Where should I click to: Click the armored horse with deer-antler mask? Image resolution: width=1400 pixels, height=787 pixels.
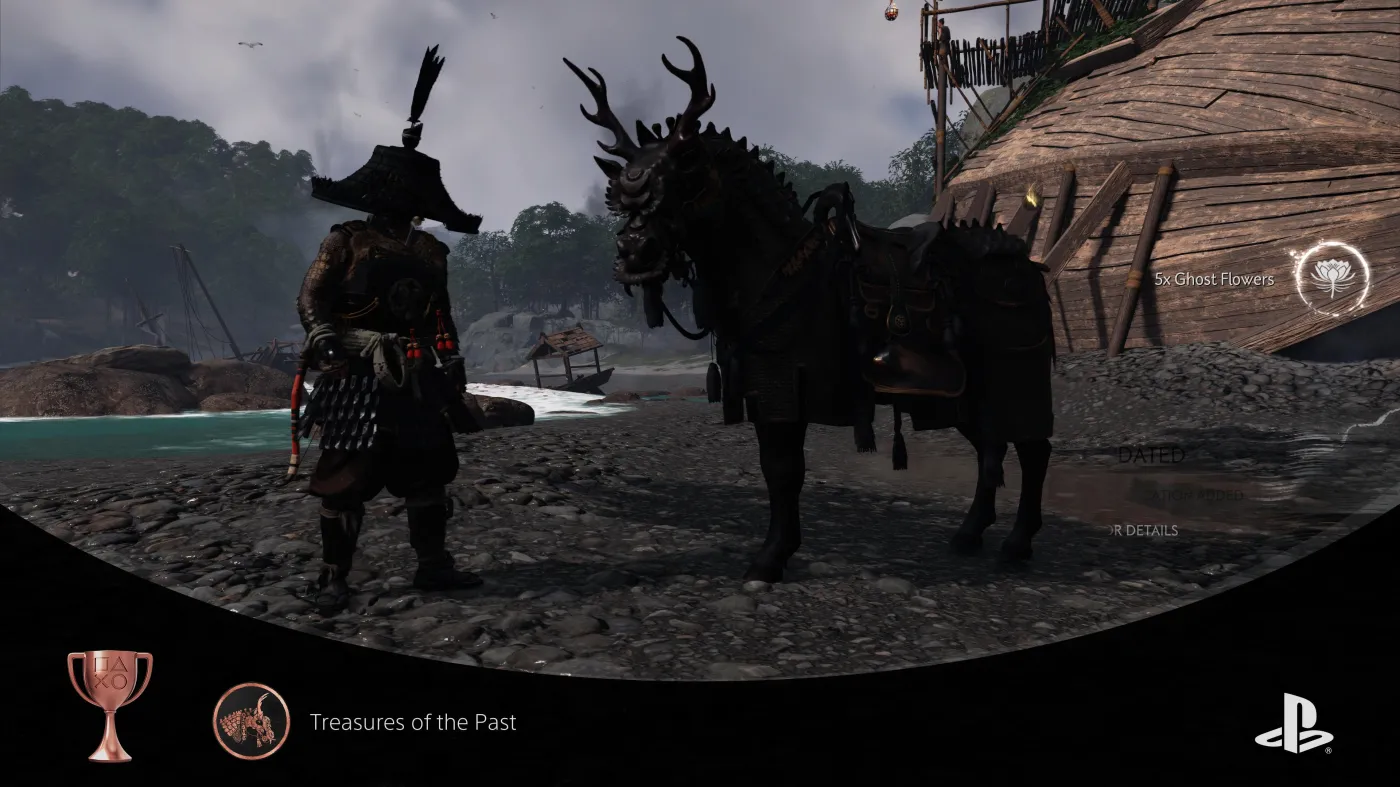(x=800, y=330)
